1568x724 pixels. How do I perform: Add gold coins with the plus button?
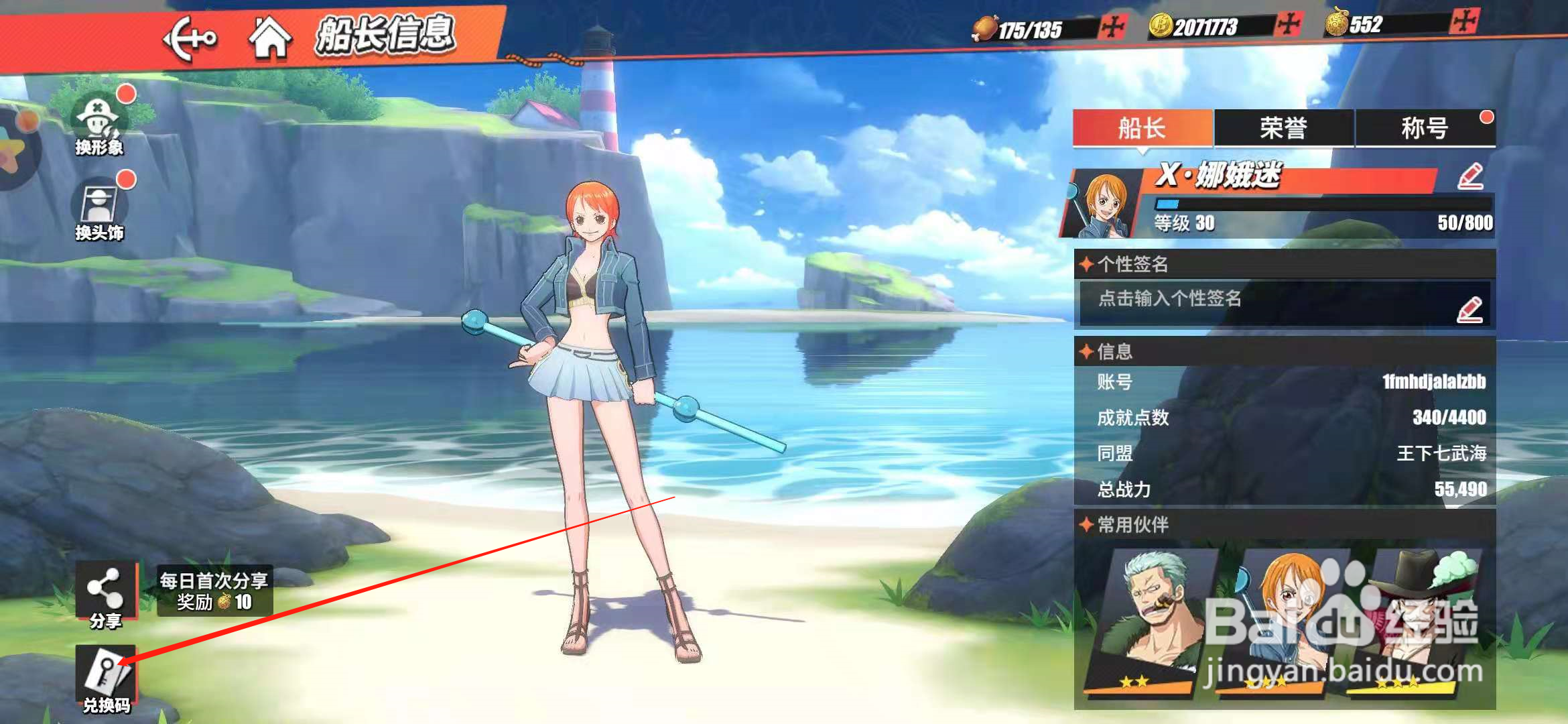[x=1288, y=25]
